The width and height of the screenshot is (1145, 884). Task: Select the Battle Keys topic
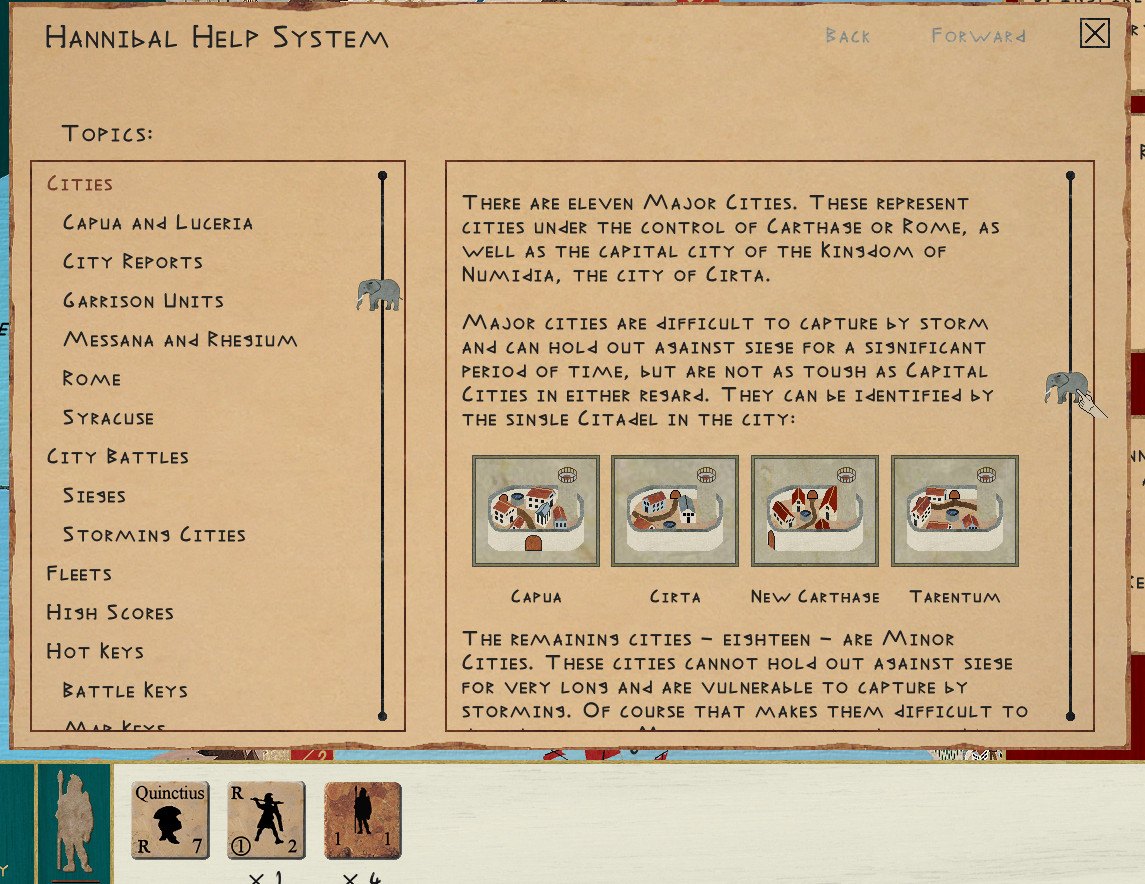click(x=125, y=691)
